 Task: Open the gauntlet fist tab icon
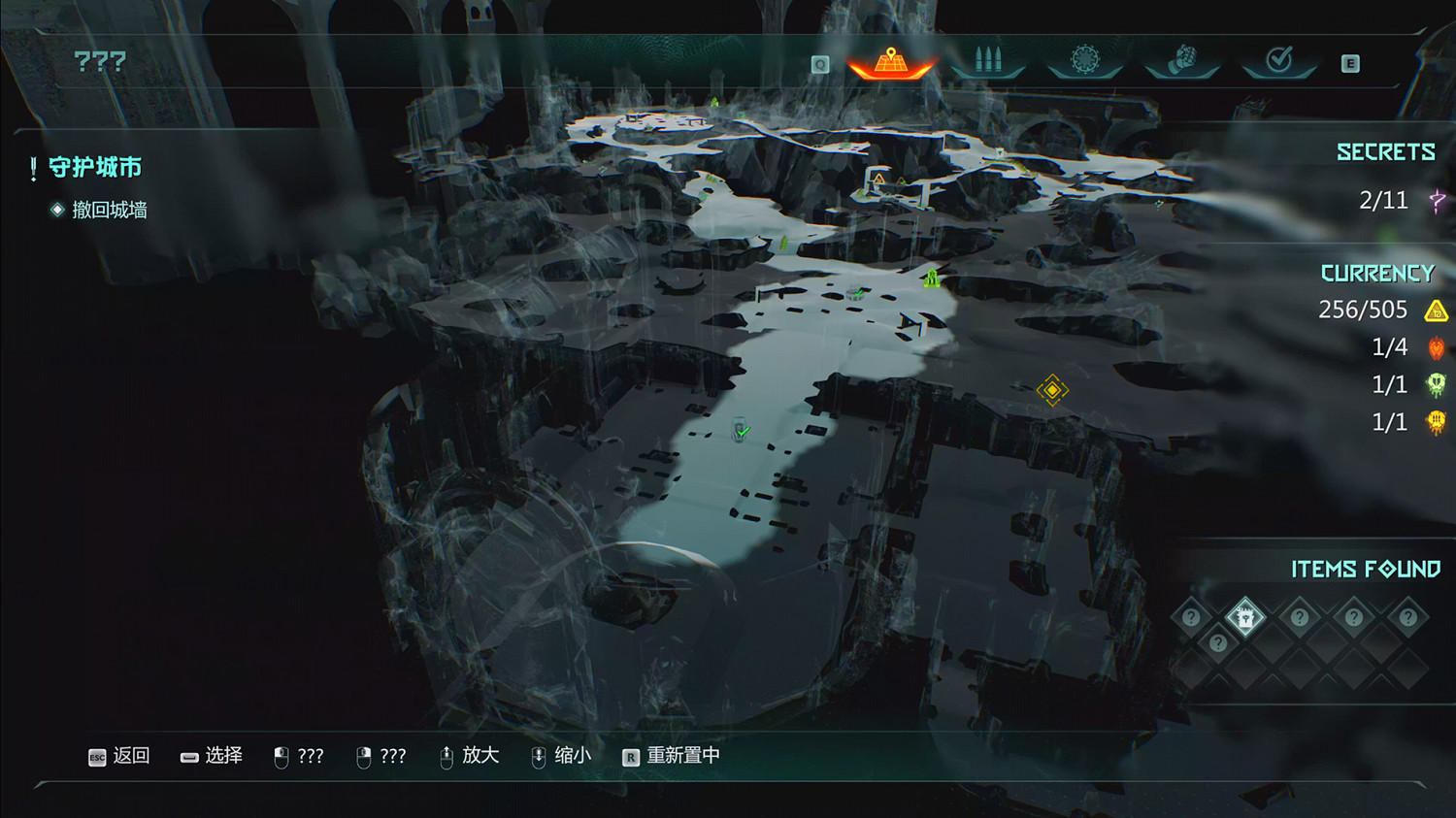click(1181, 60)
